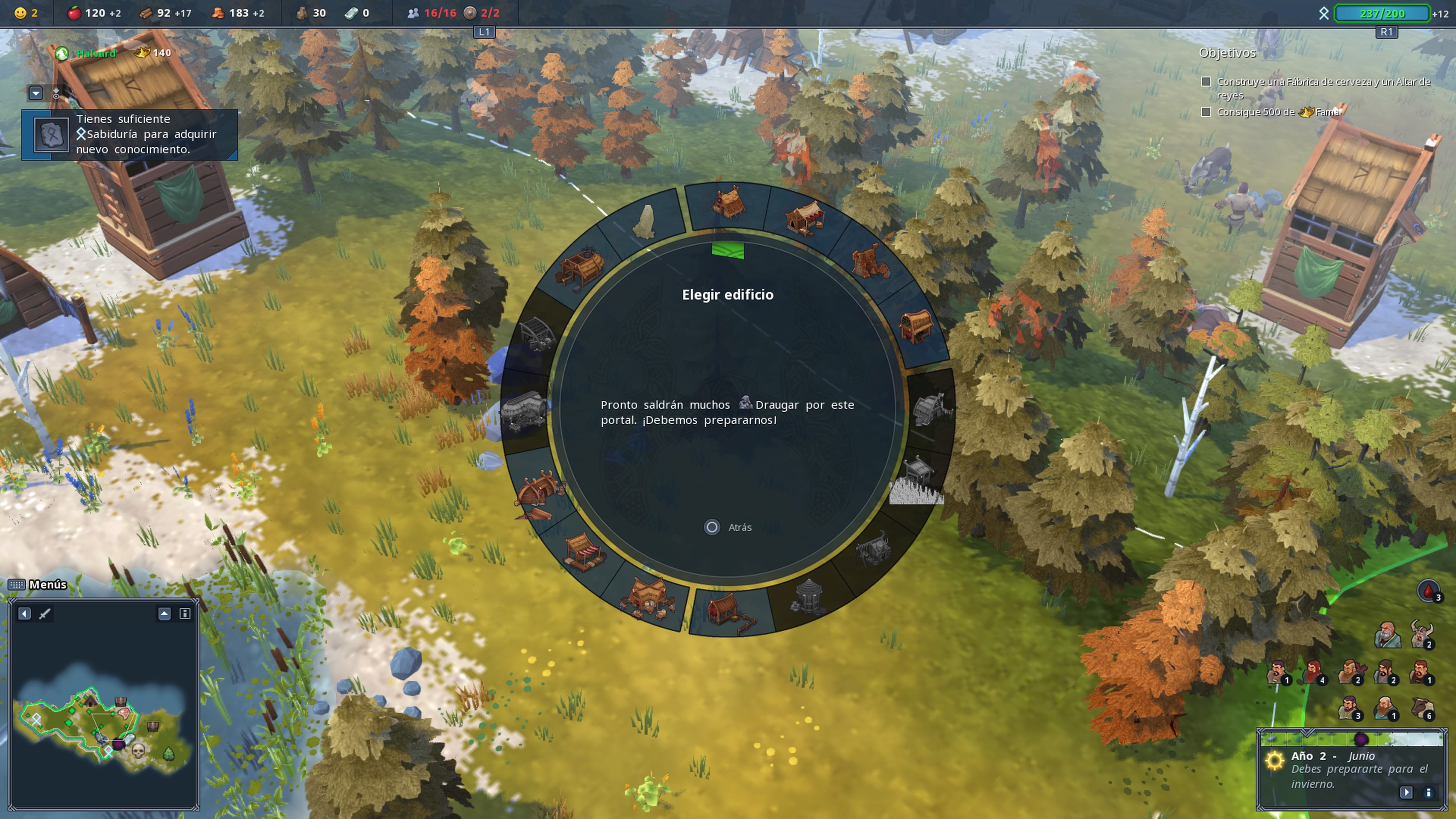Viewport: 1456px width, 819px height.
Task: Click the blood drop alert icon
Action: pyautogui.click(x=1428, y=591)
